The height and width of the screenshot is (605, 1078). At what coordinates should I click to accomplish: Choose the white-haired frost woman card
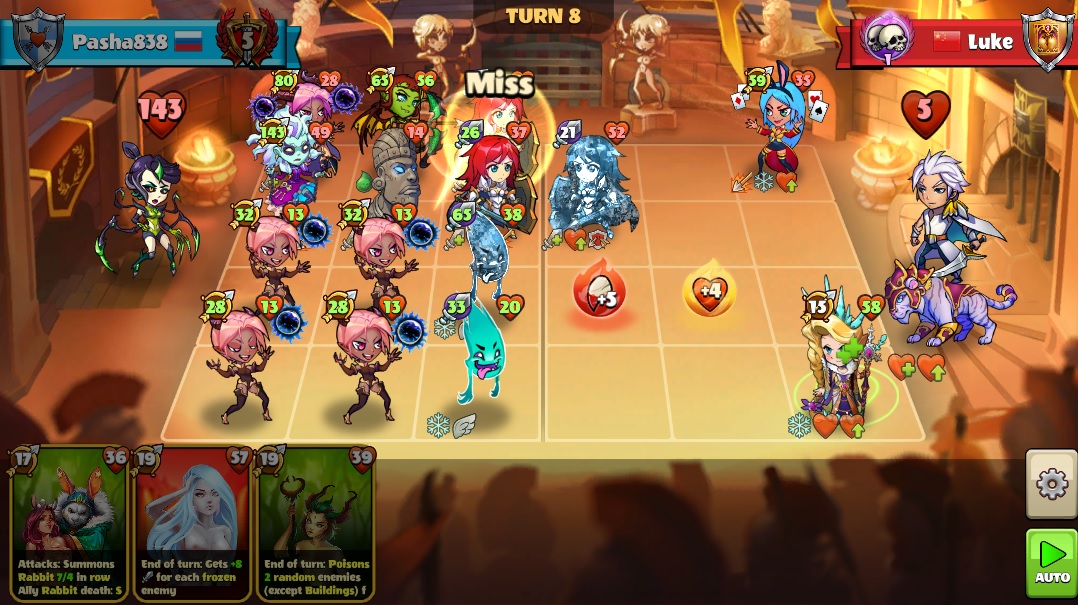192,522
